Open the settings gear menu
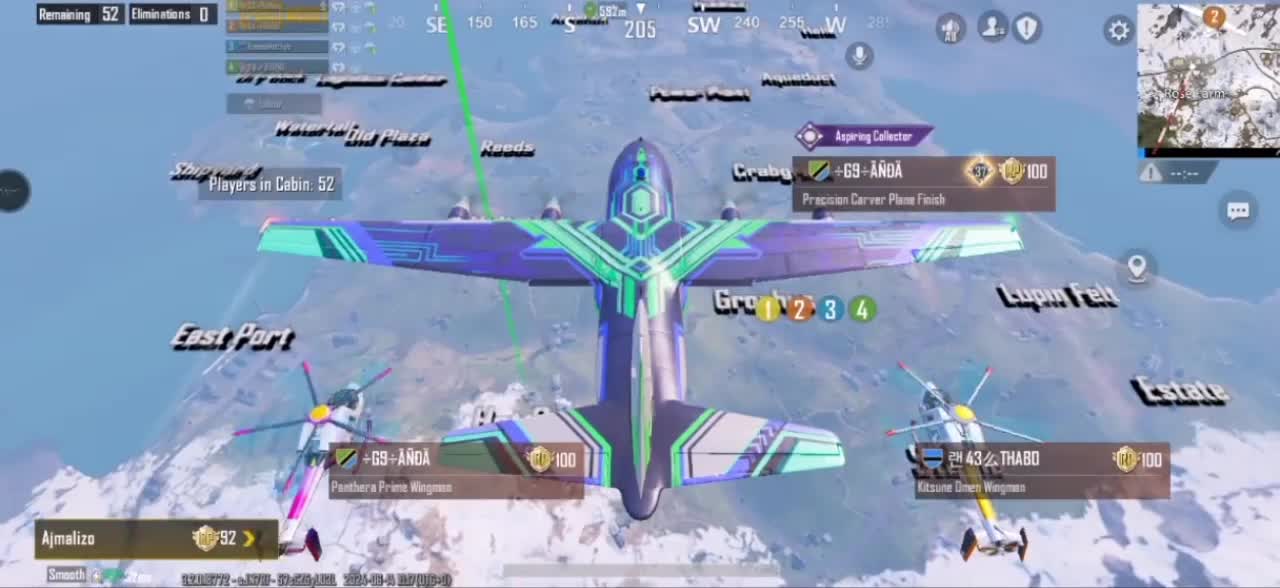Image resolution: width=1280 pixels, height=588 pixels. pos(1118,30)
